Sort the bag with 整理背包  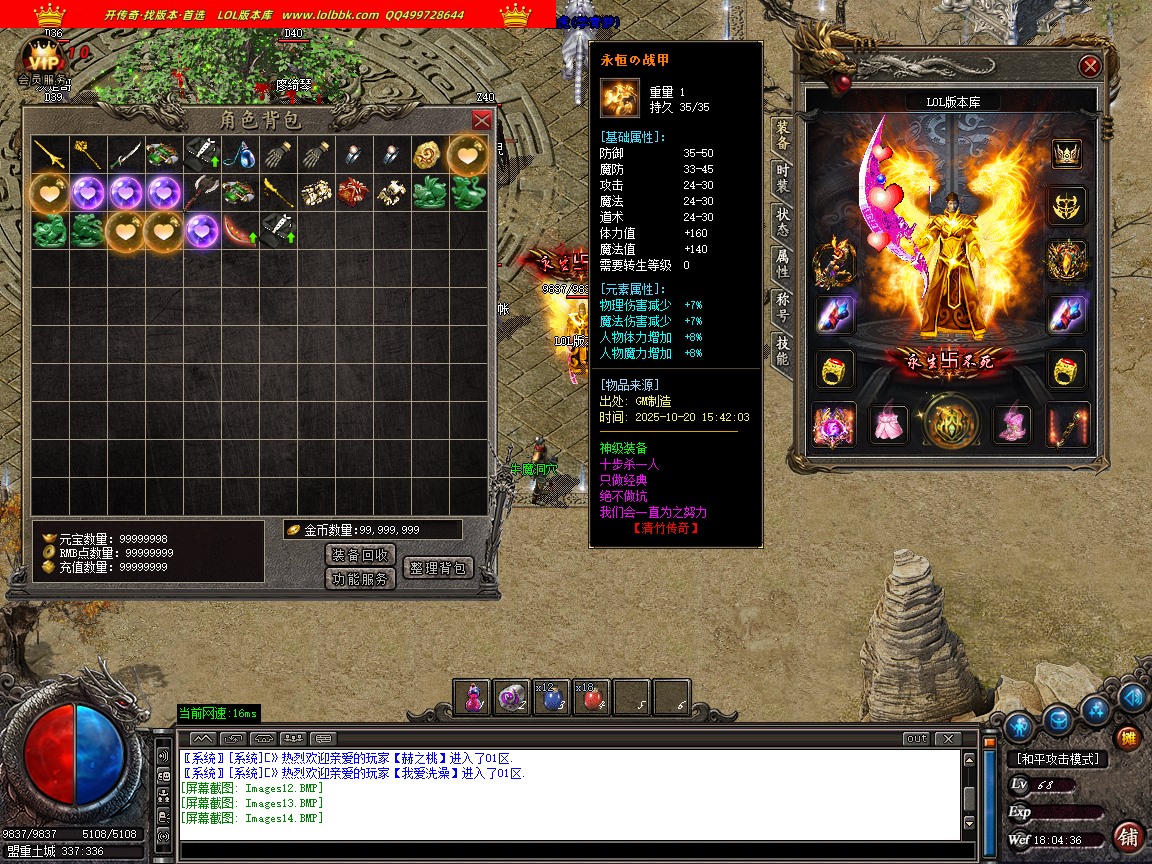point(437,567)
